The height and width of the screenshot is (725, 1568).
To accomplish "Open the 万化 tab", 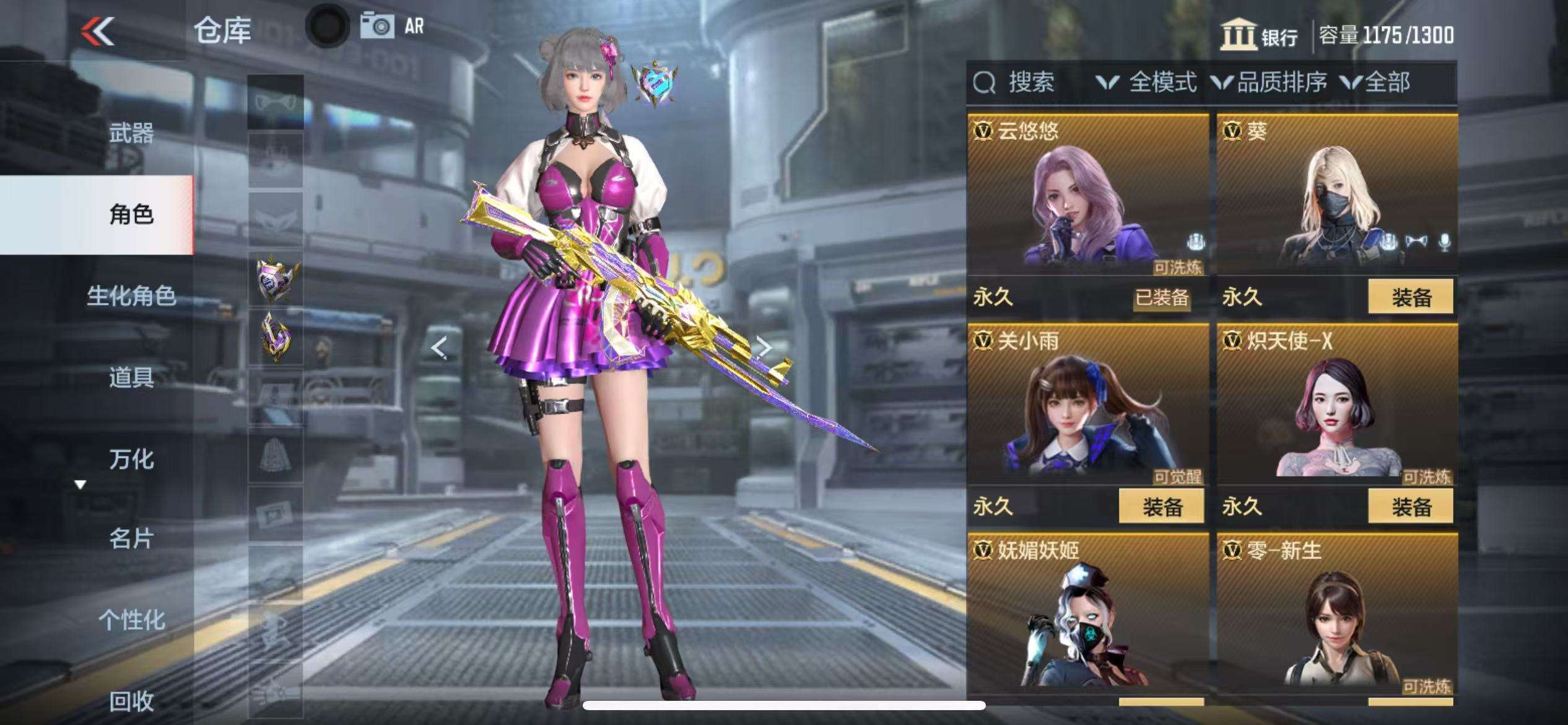I will [131, 459].
